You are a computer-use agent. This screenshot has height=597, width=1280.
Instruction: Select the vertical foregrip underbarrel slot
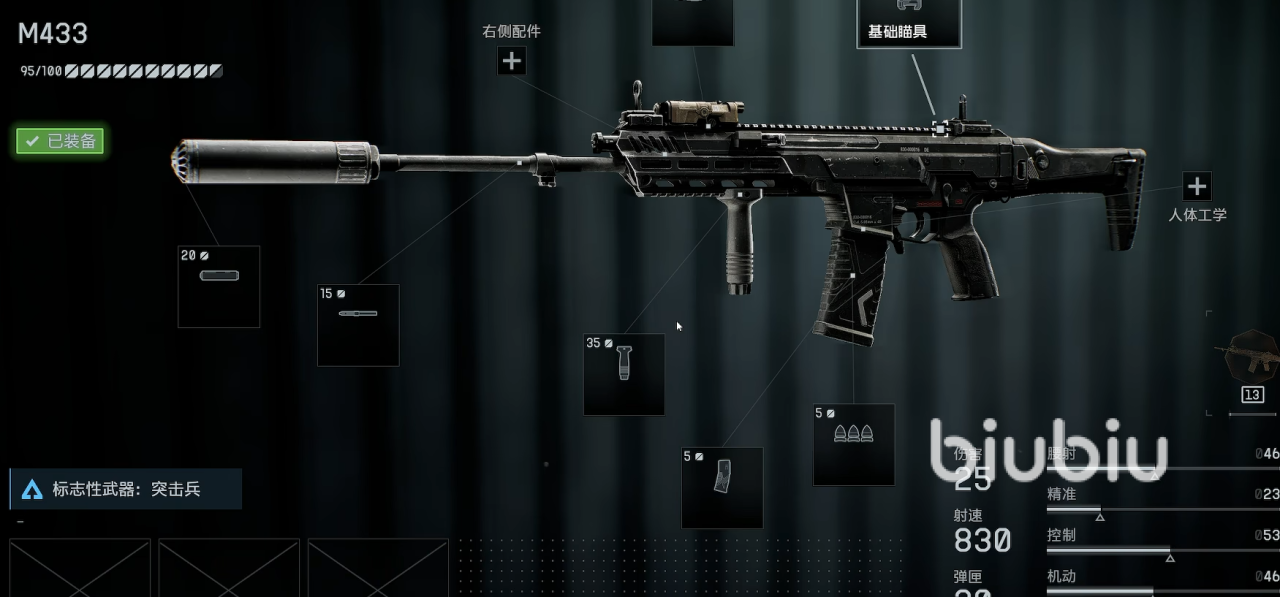coord(624,374)
